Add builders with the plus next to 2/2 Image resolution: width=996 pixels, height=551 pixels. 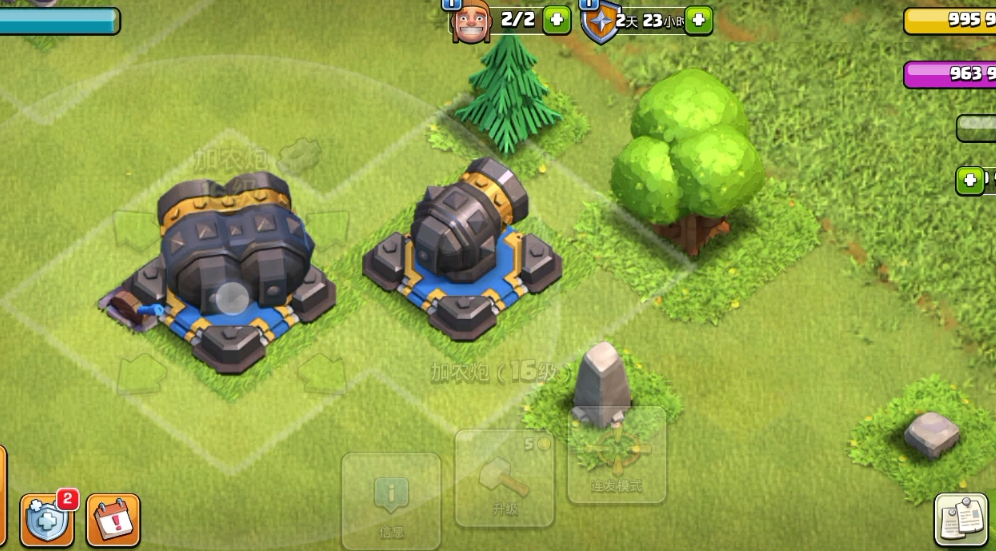tap(557, 19)
